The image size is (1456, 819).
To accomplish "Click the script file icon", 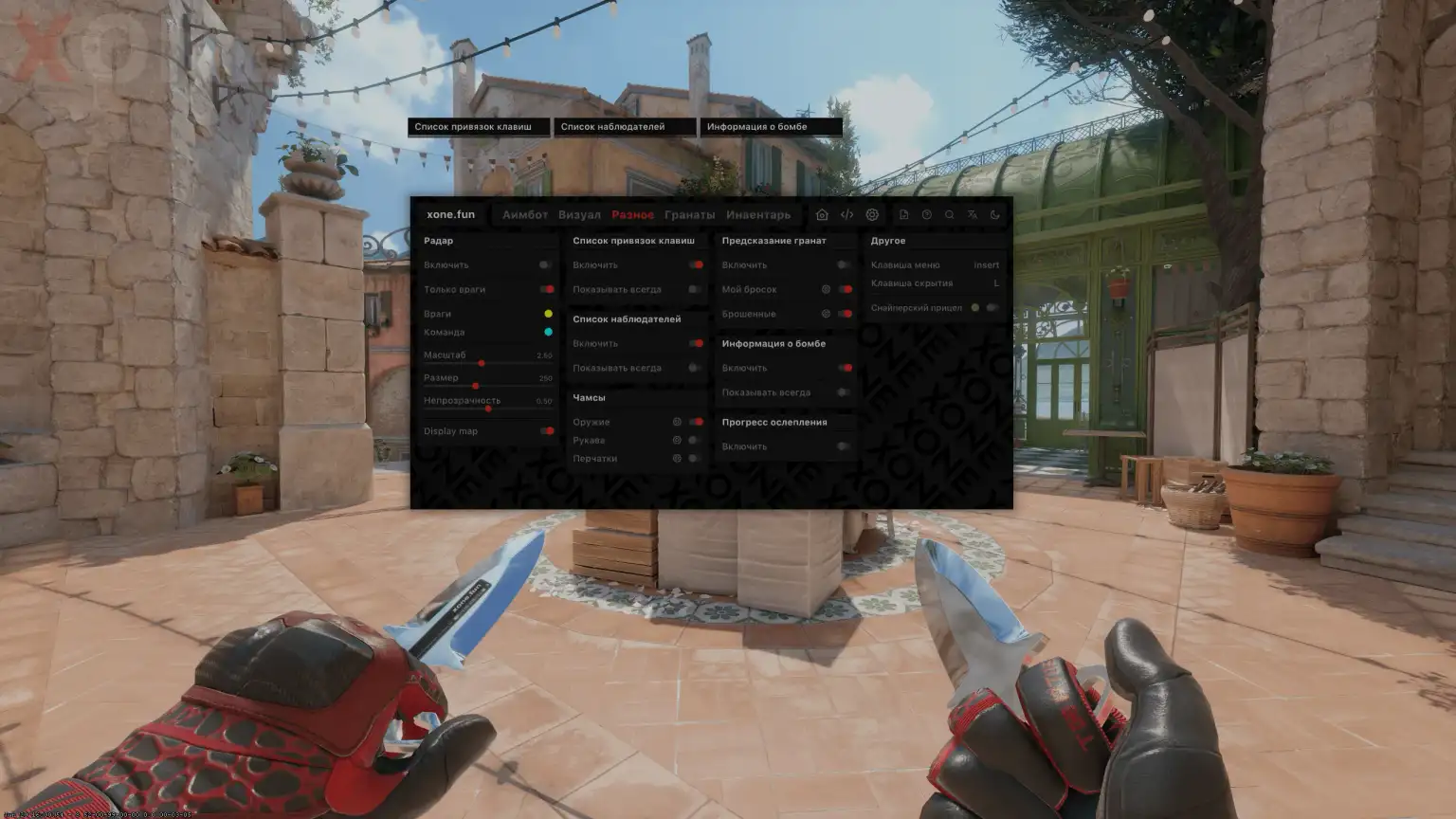I will pos(903,214).
